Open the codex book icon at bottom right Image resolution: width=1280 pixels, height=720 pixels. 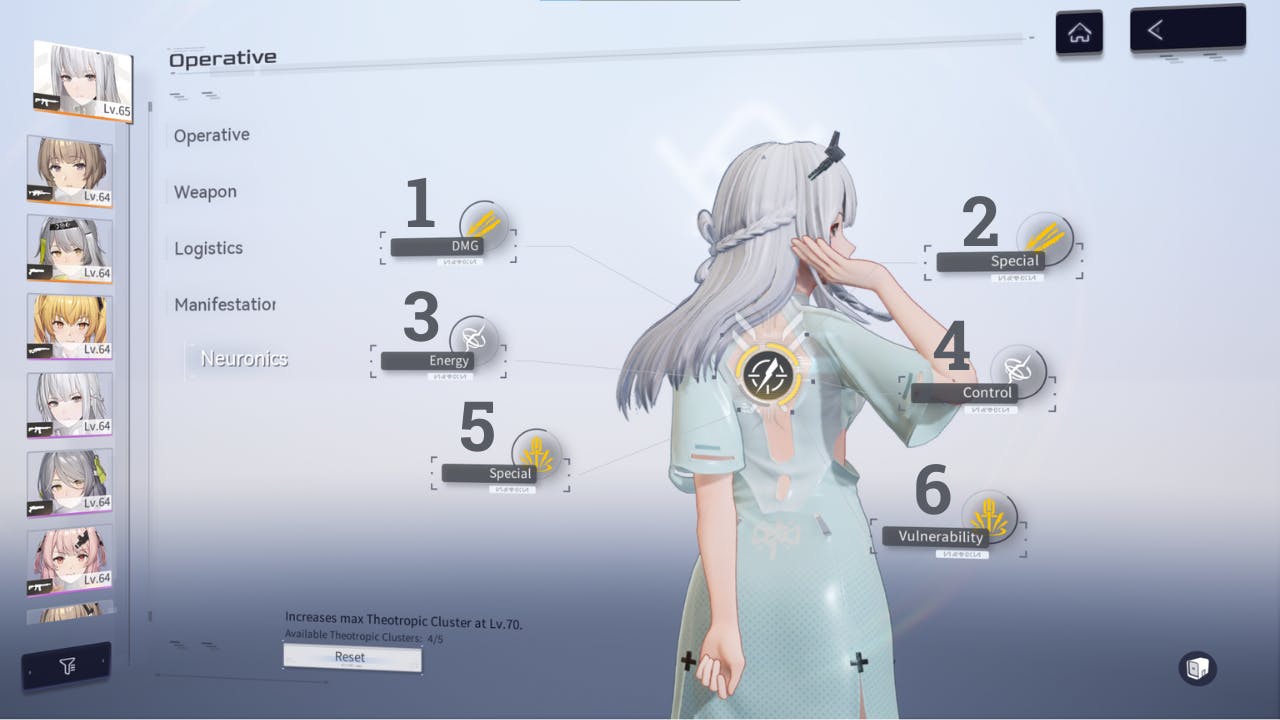click(x=1197, y=669)
